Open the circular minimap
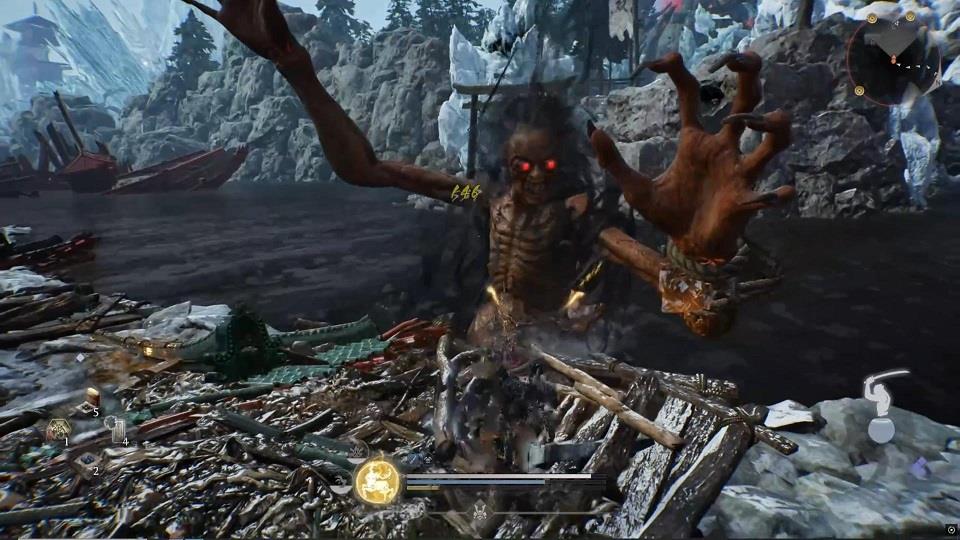Image resolution: width=960 pixels, height=540 pixels. [x=894, y=59]
